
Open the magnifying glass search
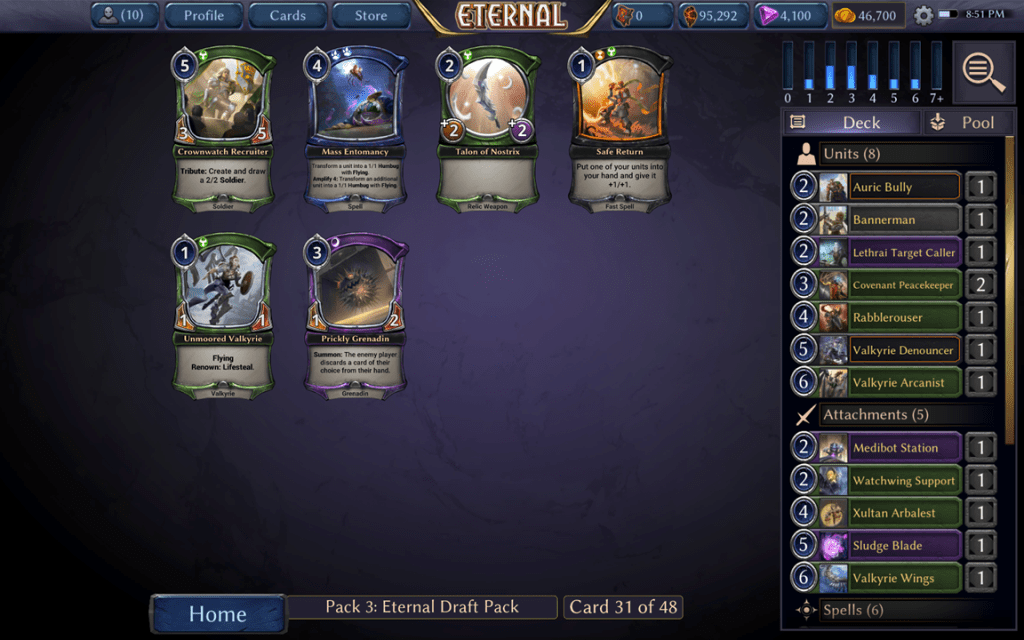[x=983, y=72]
